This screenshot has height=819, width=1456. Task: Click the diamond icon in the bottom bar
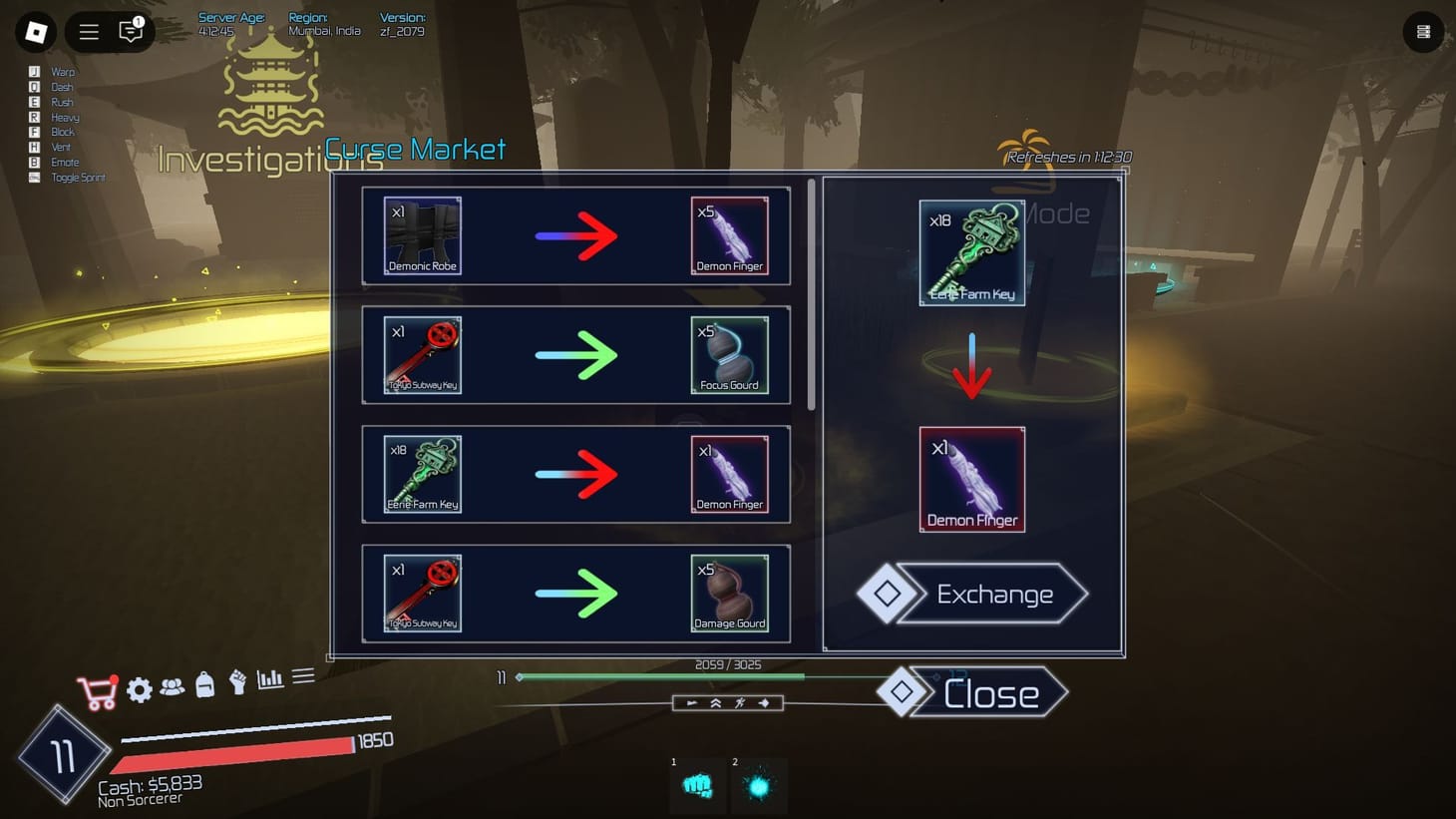click(764, 702)
